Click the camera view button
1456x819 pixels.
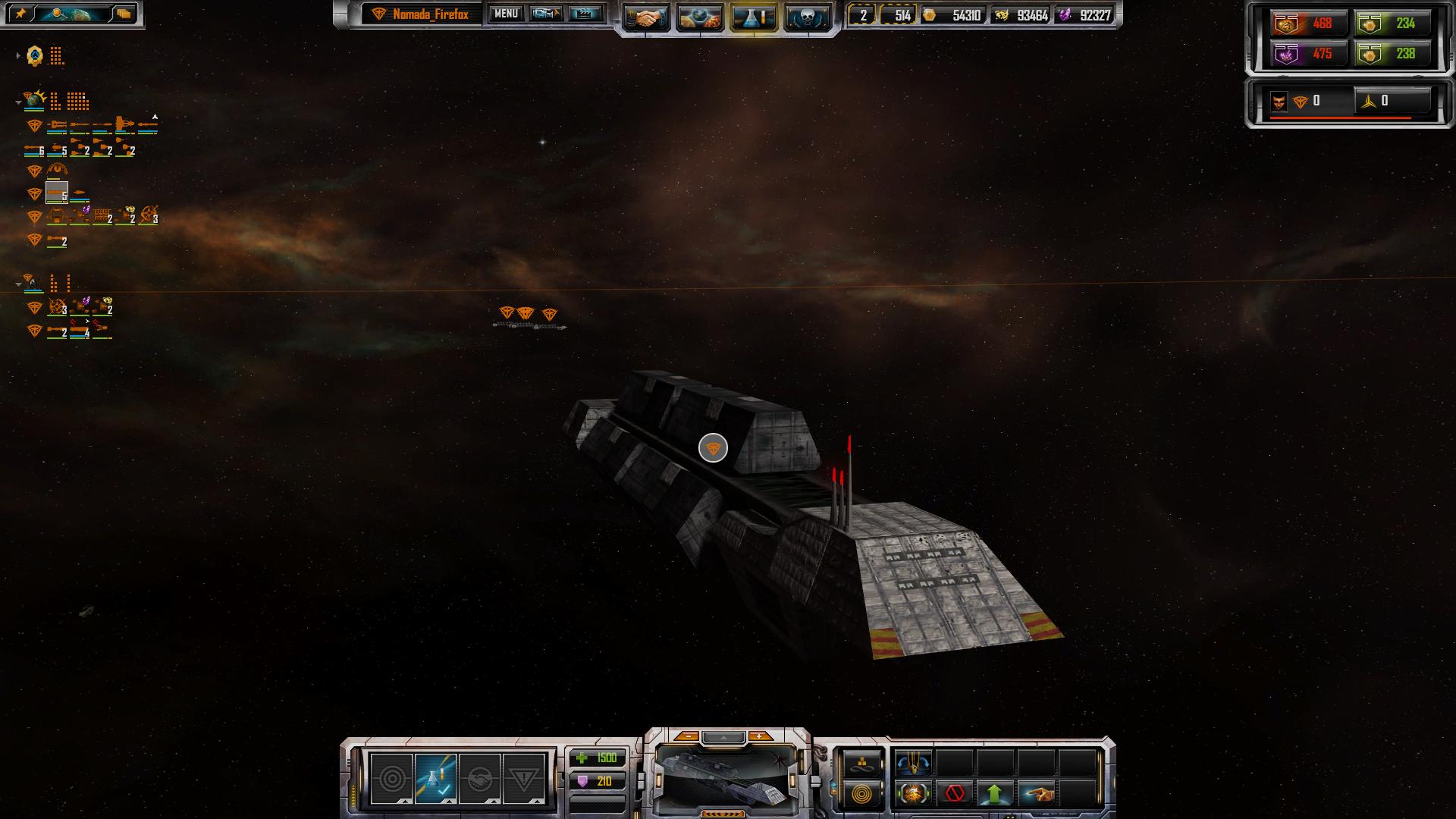[546, 14]
